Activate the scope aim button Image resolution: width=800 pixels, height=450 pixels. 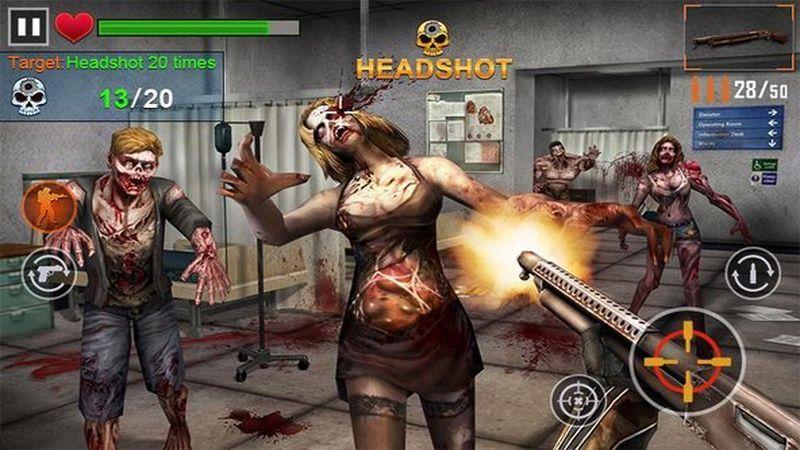(x=577, y=399)
